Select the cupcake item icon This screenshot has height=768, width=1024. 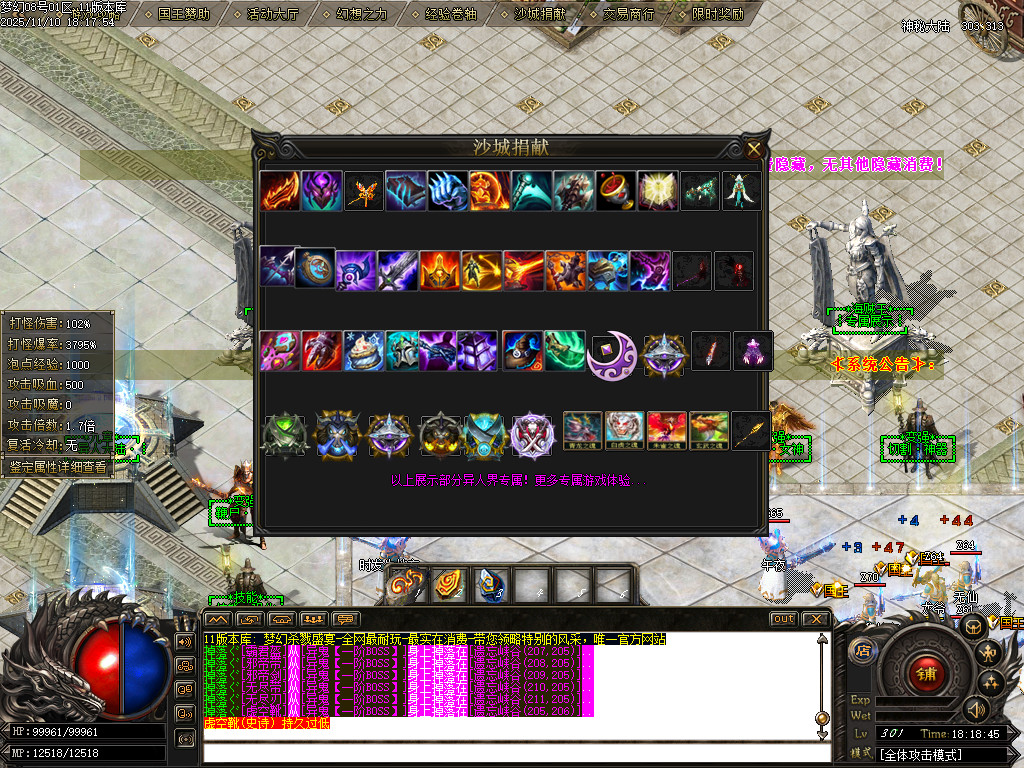click(364, 351)
